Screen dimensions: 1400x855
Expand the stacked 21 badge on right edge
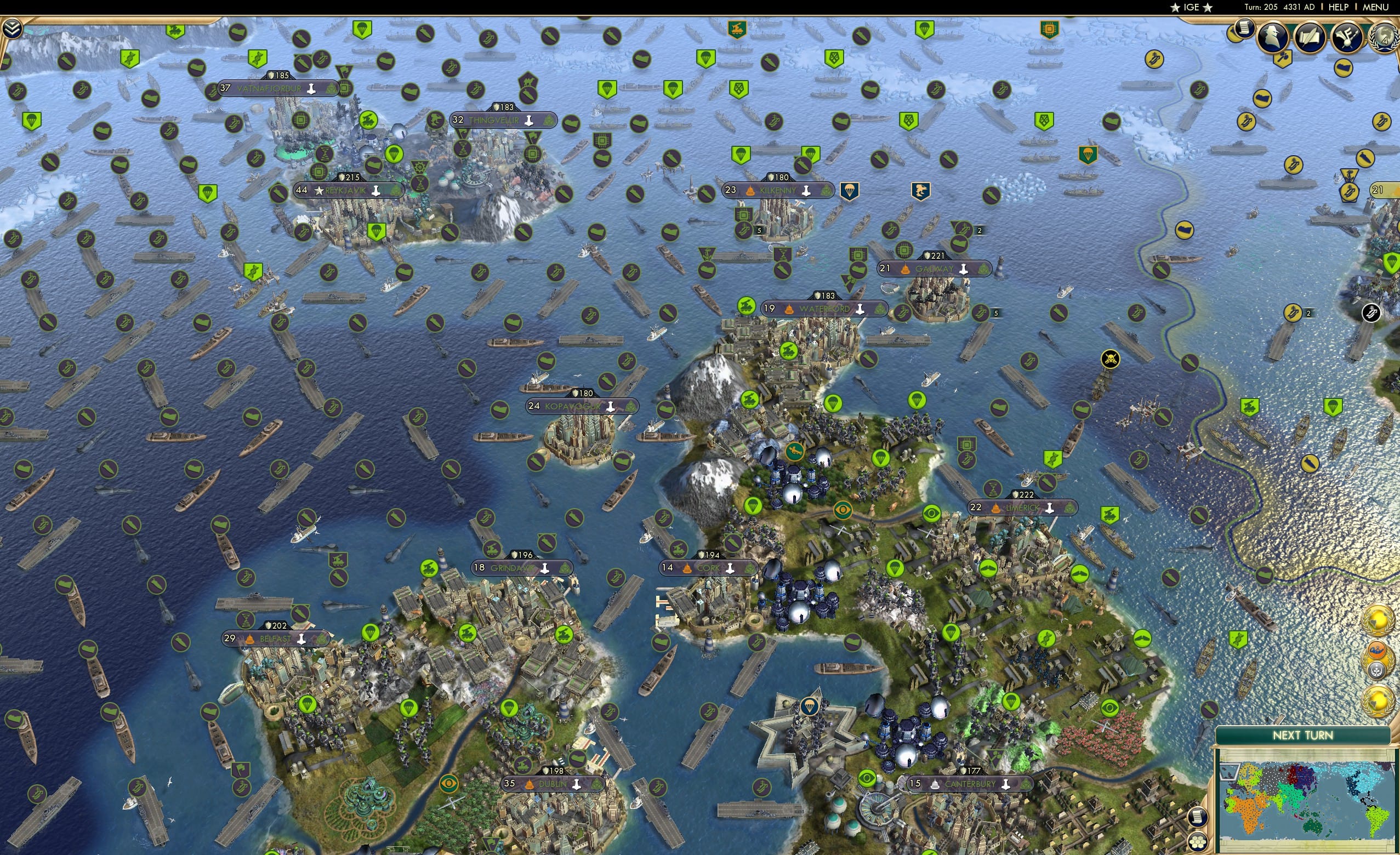(x=1379, y=190)
